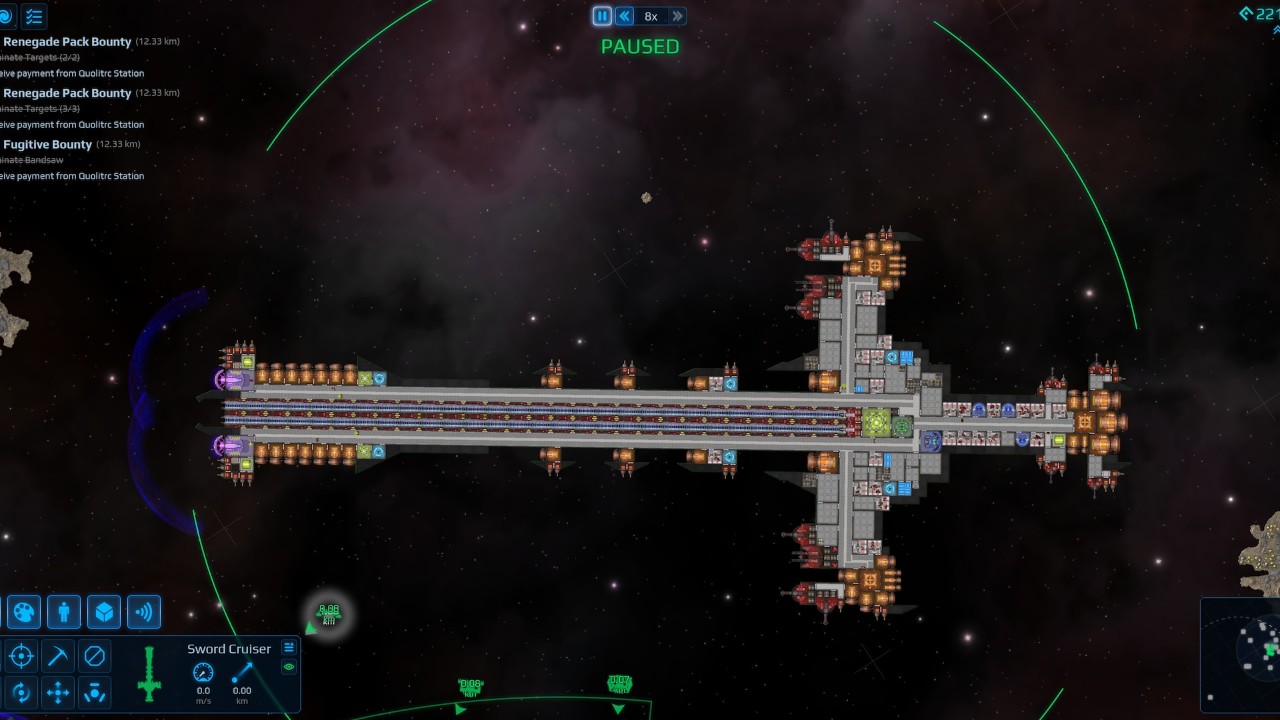
Task: Select the attack crosshair command
Action: pos(21,656)
